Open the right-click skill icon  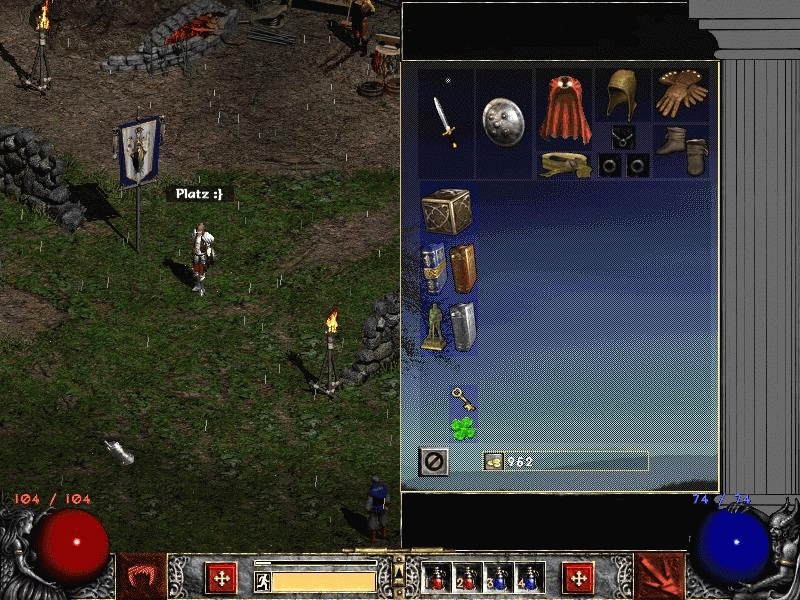click(x=578, y=578)
